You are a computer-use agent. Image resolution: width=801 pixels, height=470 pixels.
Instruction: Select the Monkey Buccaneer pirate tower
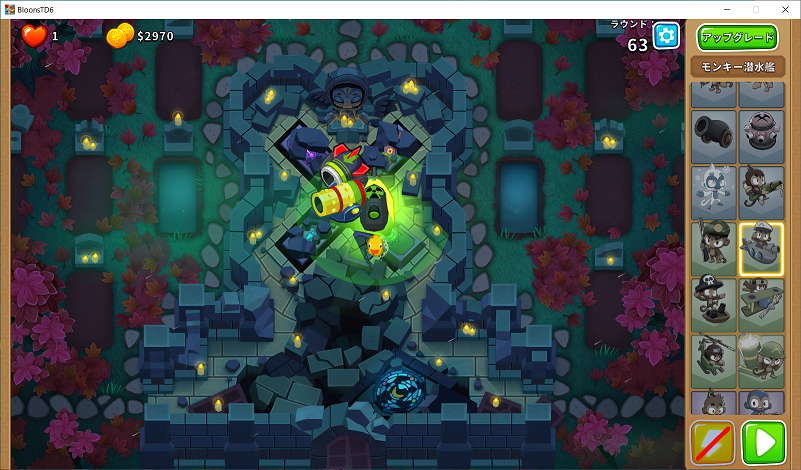coord(713,303)
